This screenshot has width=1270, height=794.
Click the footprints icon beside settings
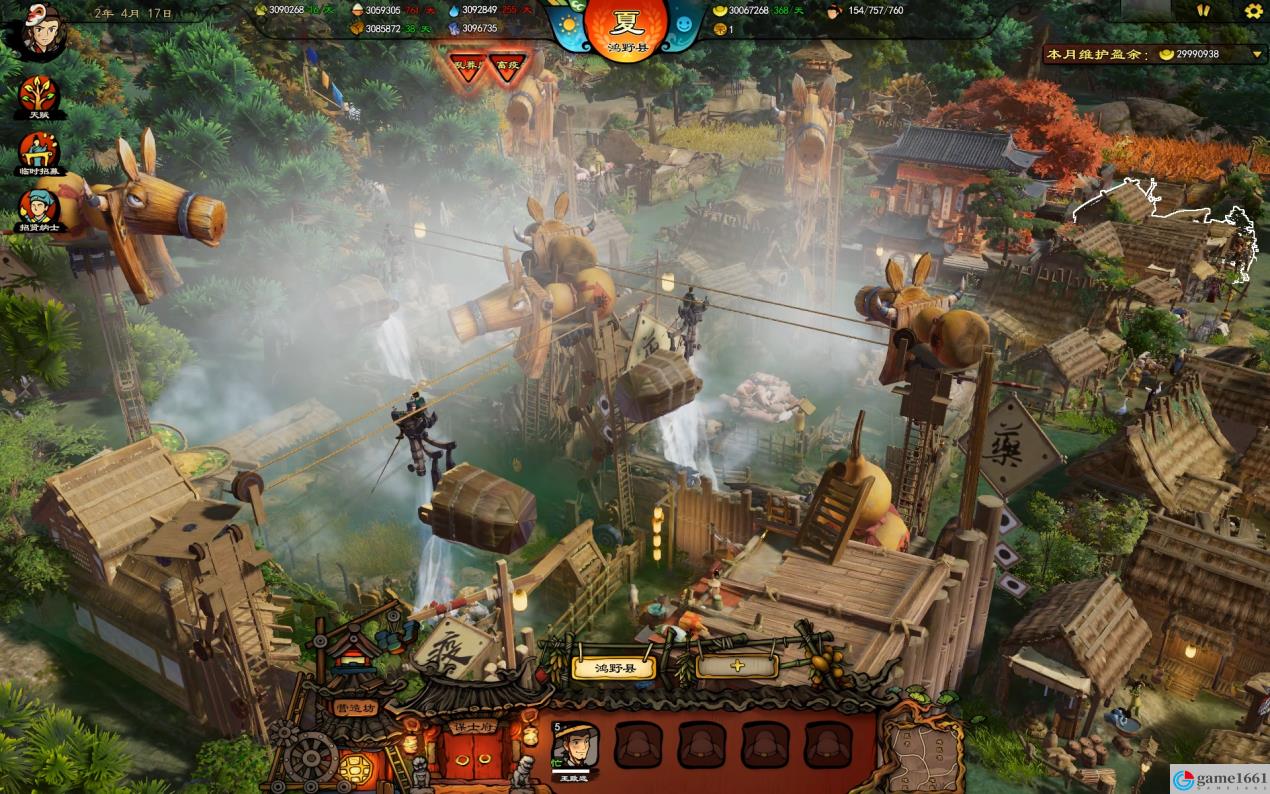(x=1203, y=11)
